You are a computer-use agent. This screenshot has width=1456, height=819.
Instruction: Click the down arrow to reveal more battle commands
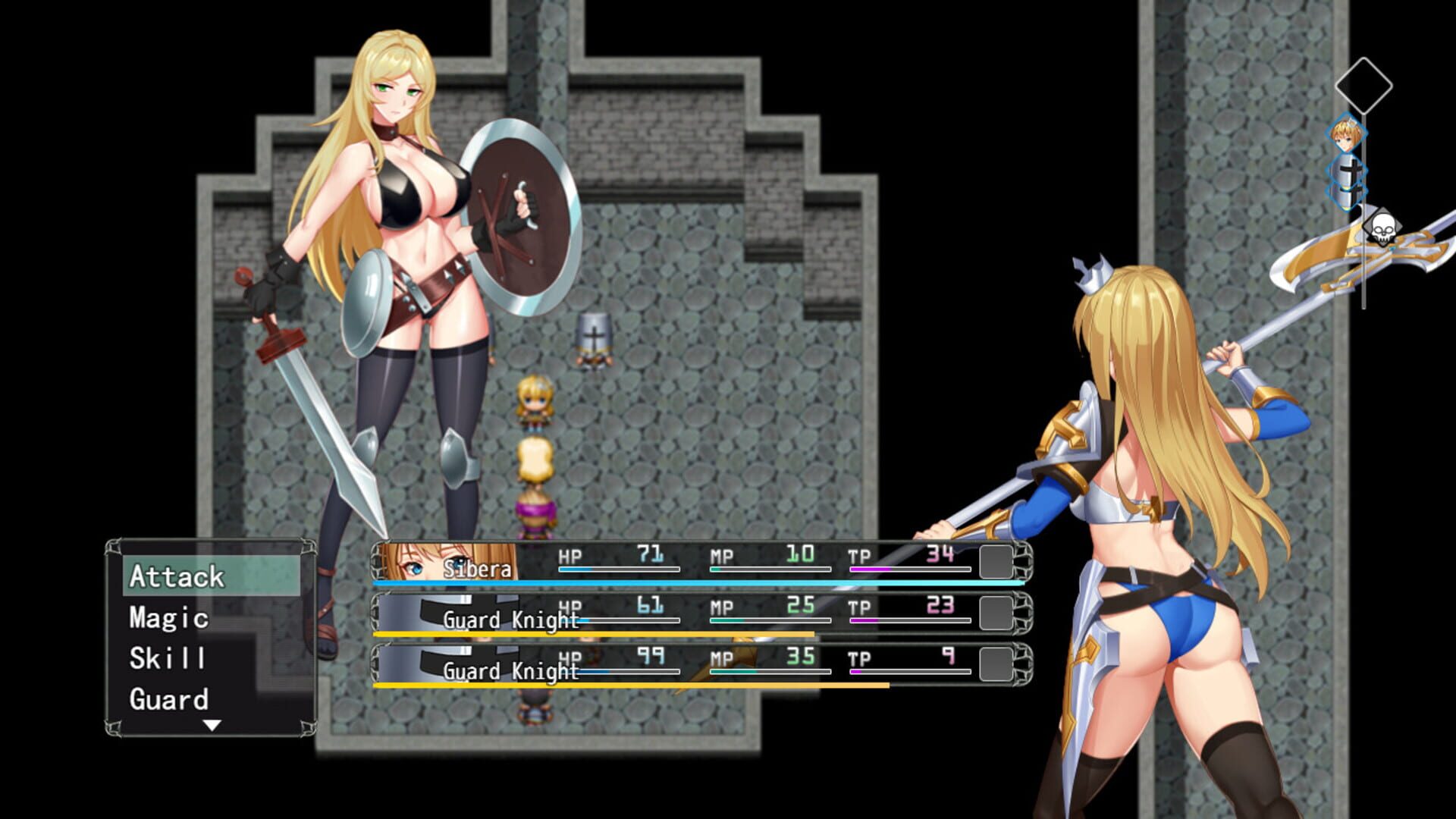point(212,724)
